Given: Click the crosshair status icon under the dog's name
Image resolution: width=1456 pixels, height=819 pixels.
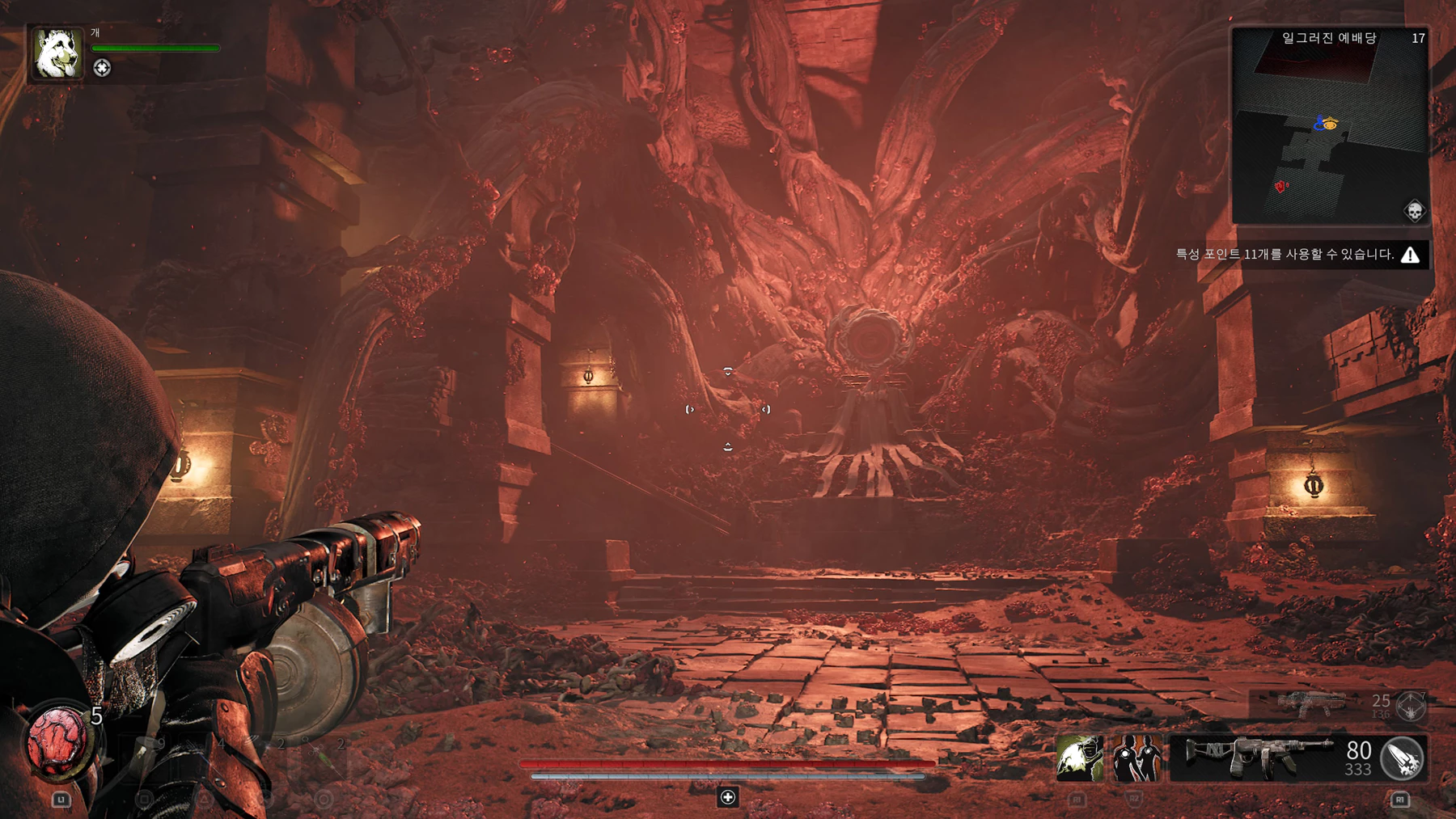Looking at the screenshot, I should click(102, 68).
